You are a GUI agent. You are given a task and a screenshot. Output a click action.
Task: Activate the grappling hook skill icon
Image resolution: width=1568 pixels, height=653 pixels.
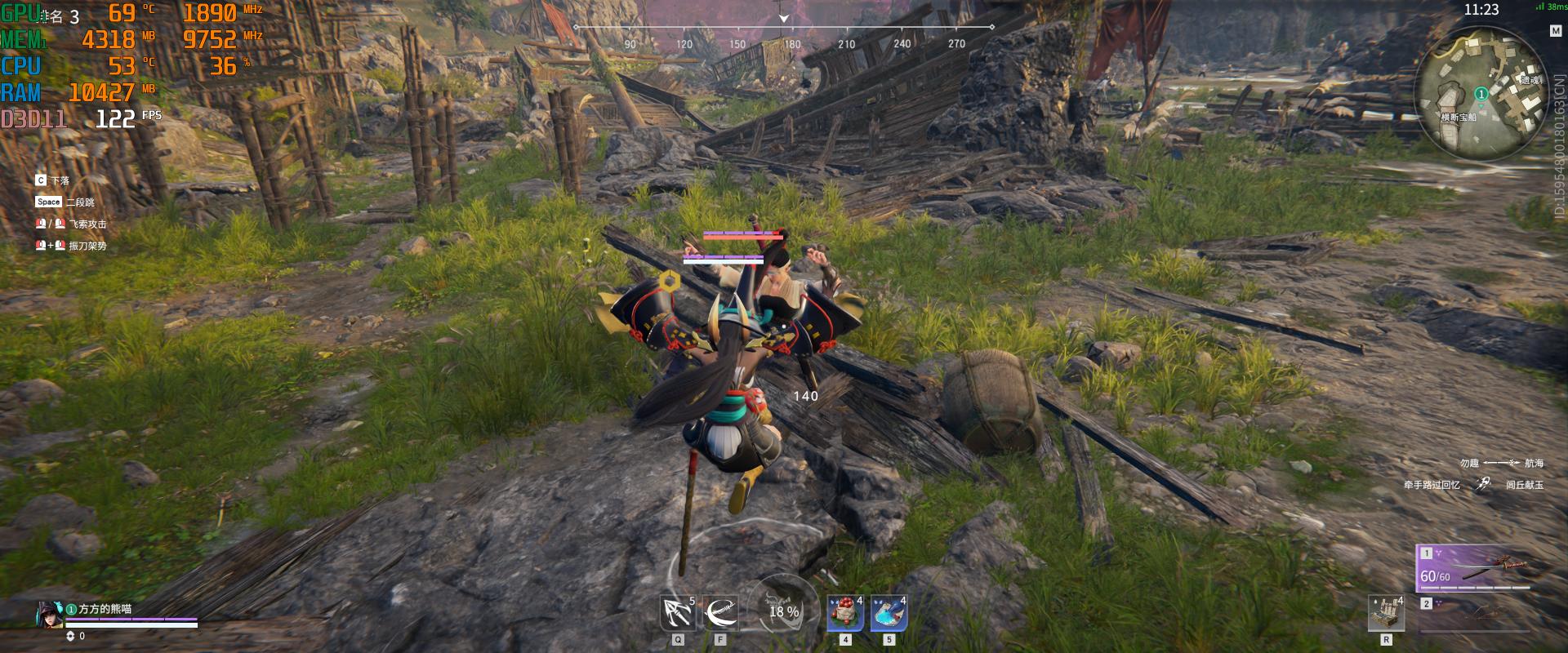coord(678,612)
